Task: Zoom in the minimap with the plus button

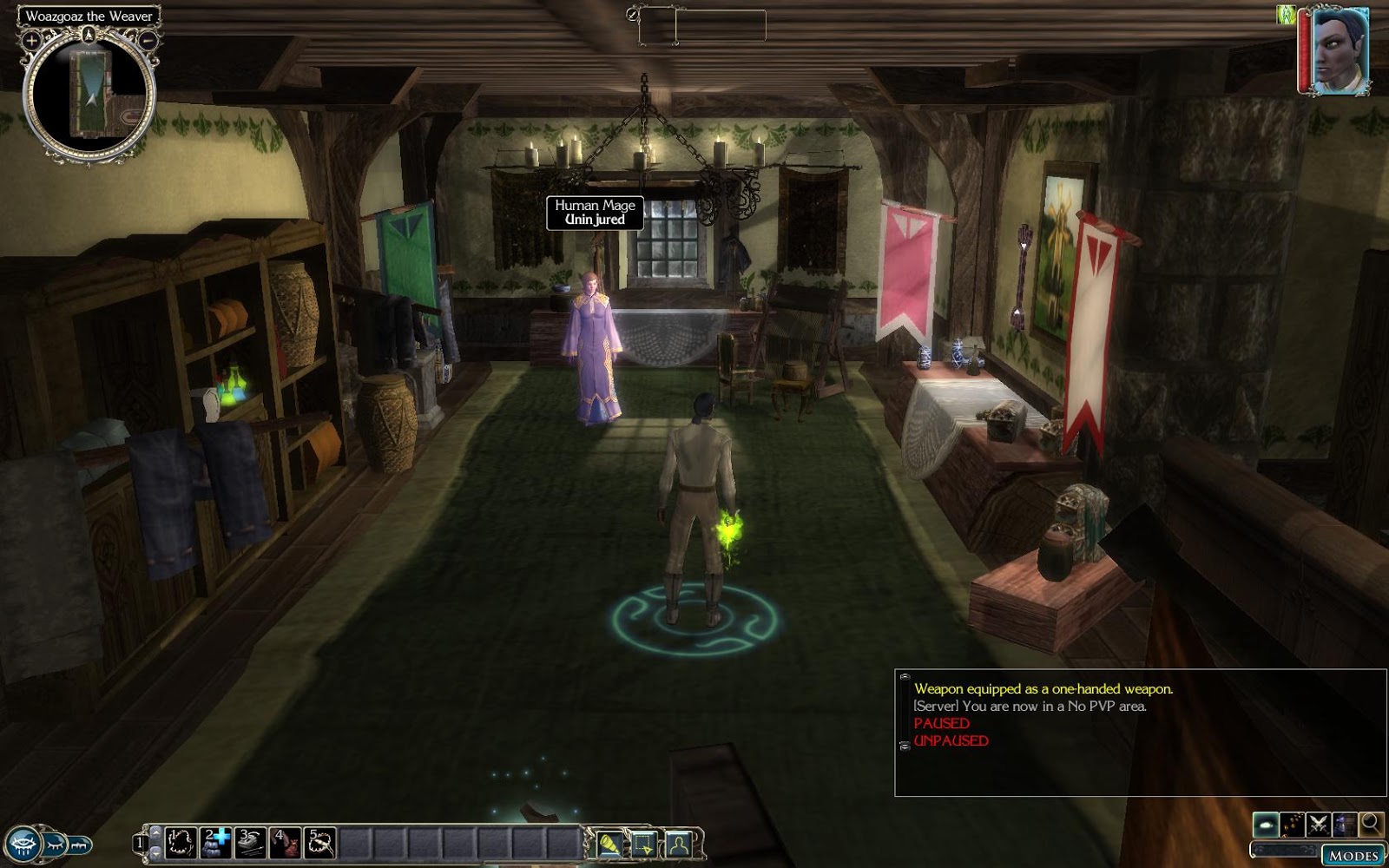Action: click(31, 40)
